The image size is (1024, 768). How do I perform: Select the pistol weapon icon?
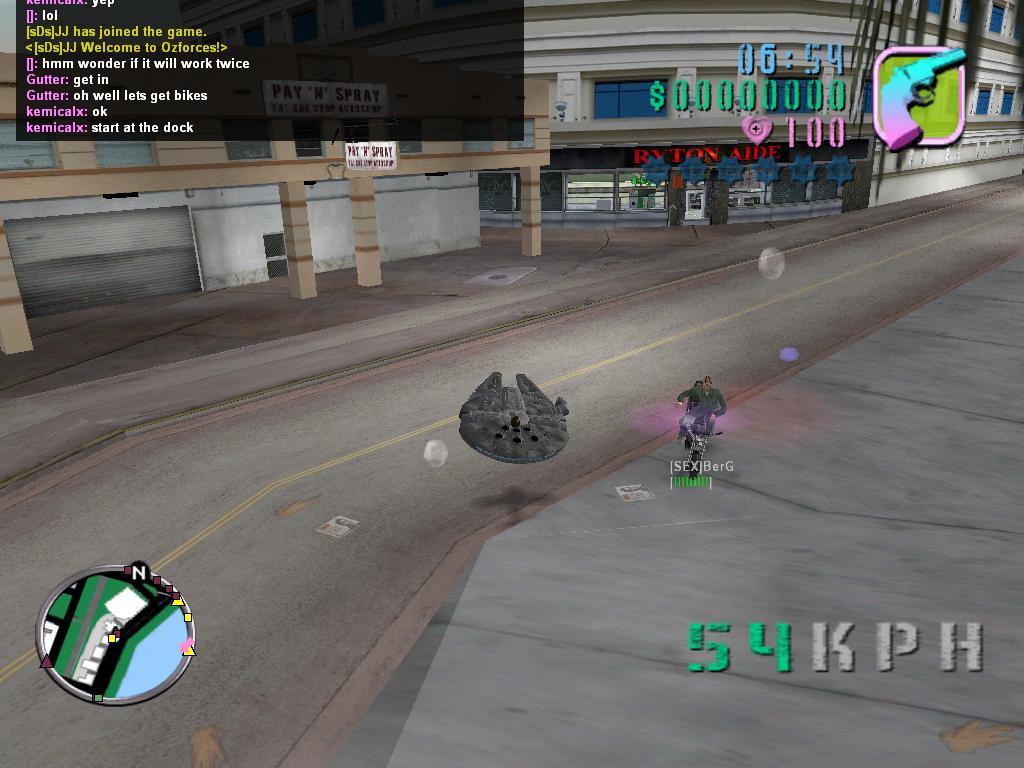pyautogui.click(x=919, y=96)
